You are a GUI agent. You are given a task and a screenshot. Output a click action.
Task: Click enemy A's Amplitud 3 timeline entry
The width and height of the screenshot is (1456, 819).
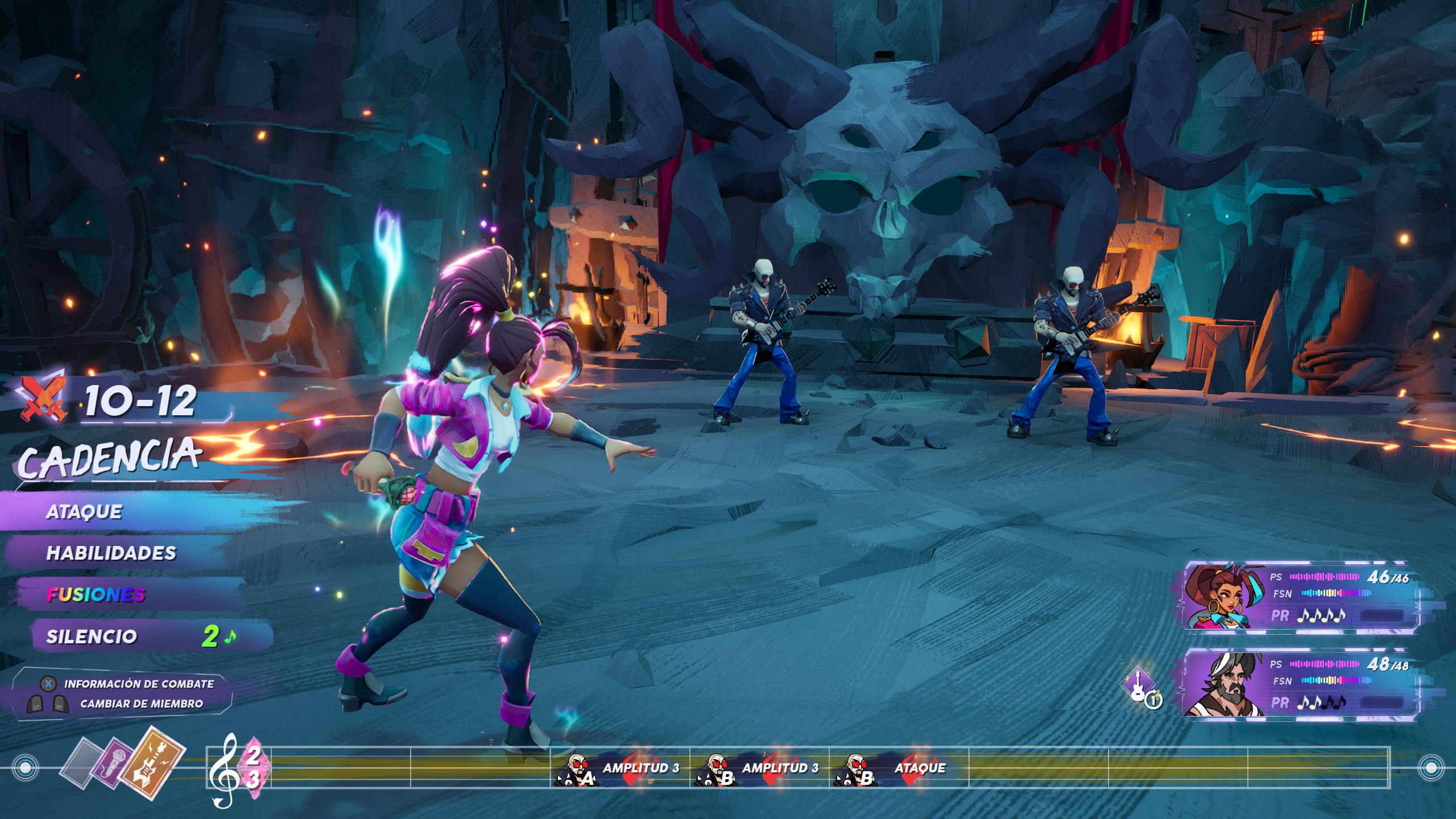(x=620, y=769)
